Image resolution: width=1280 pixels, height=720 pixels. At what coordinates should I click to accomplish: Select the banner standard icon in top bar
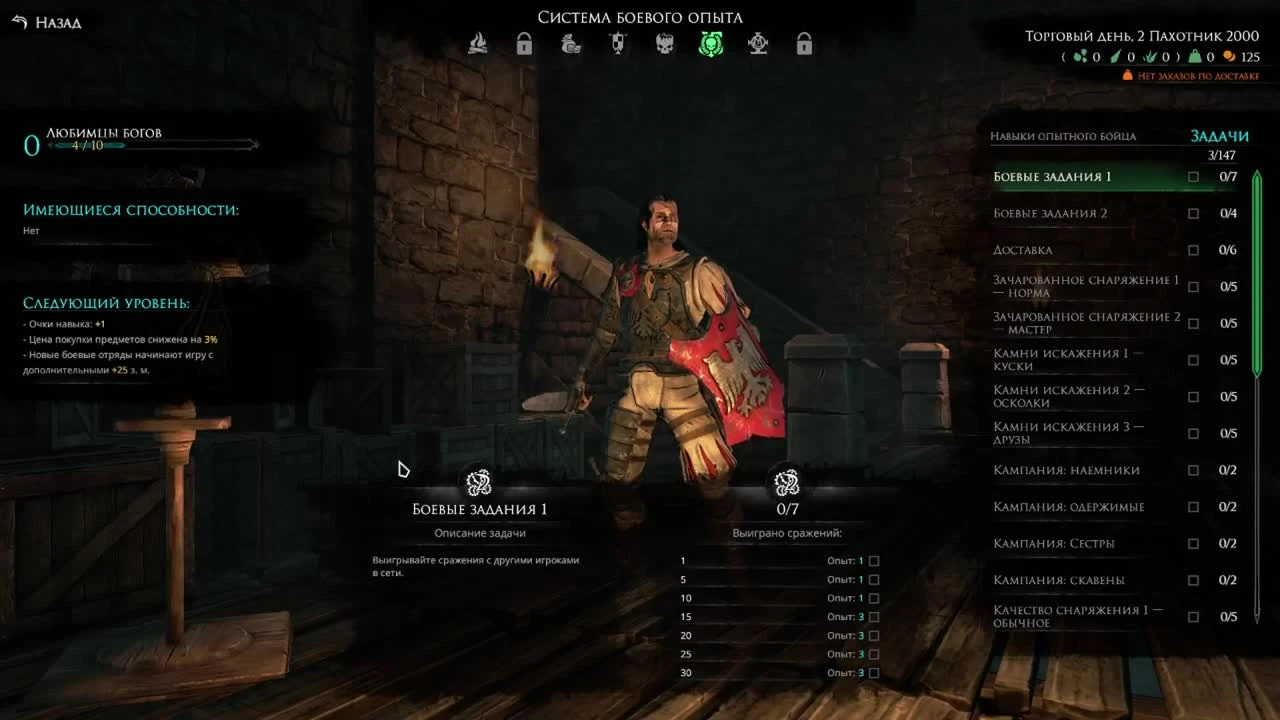click(617, 44)
